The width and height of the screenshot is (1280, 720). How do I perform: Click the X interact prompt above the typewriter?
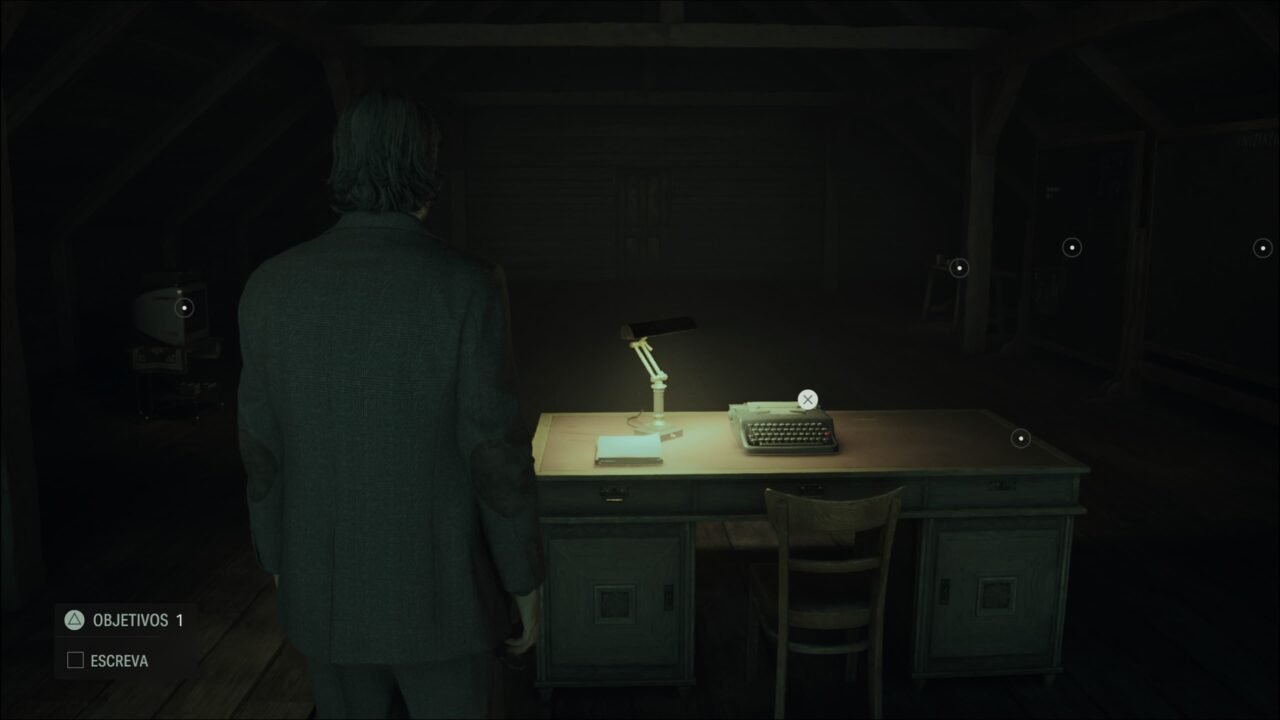tap(807, 399)
